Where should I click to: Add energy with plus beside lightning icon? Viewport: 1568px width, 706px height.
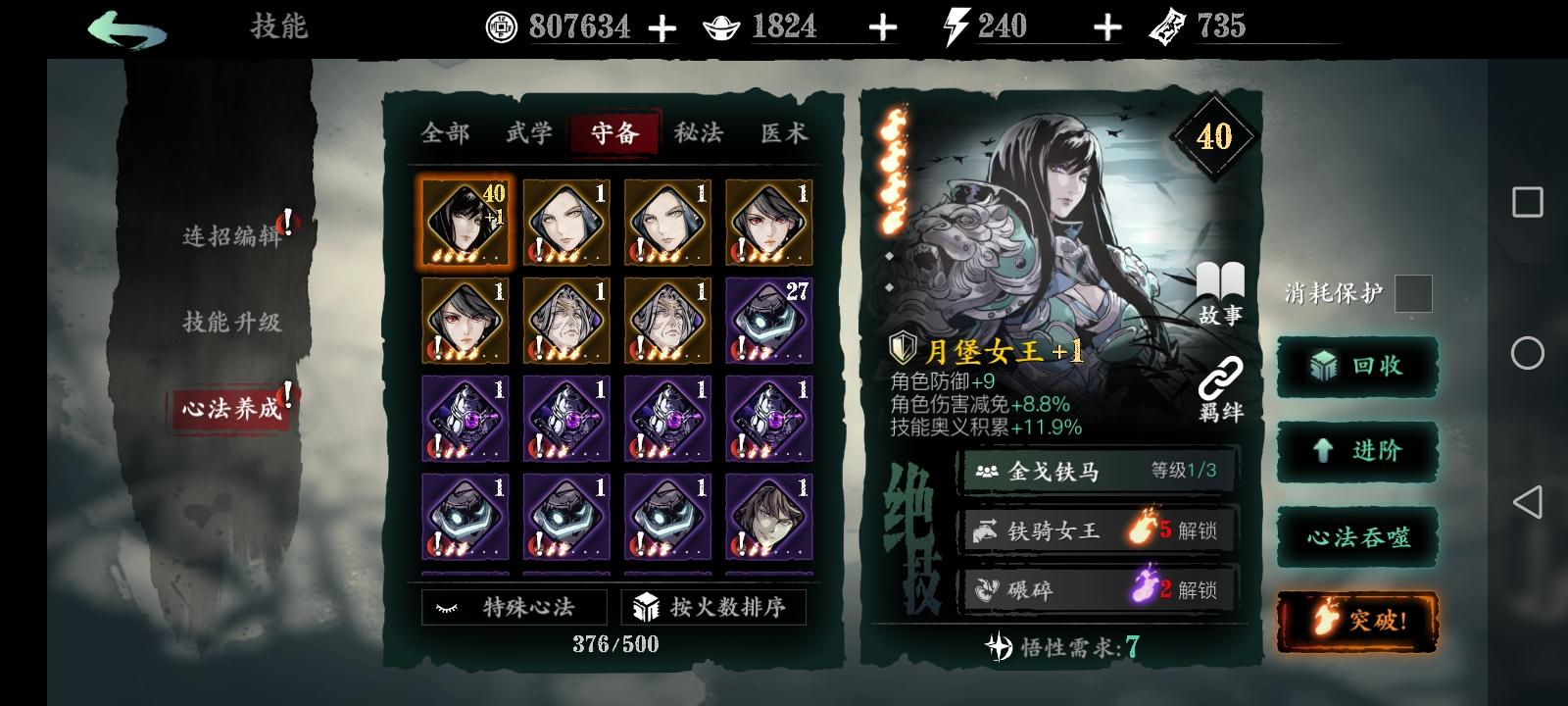pos(1105,26)
